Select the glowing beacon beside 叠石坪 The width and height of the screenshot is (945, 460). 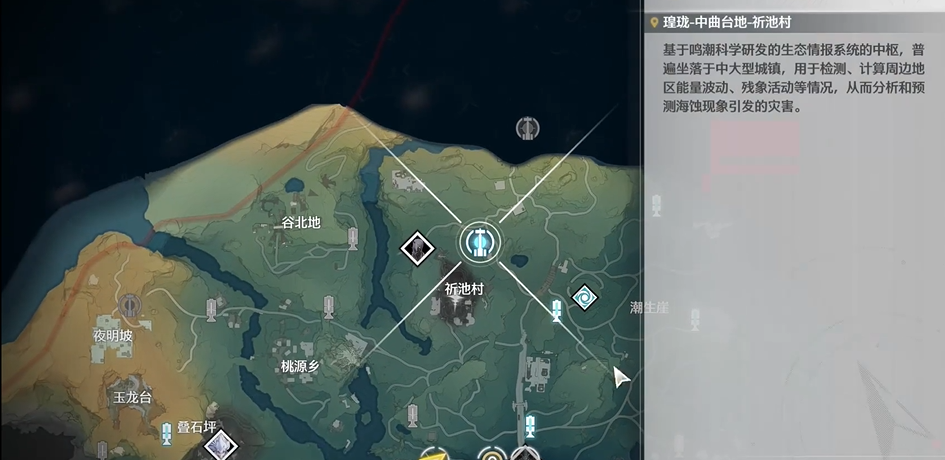click(x=166, y=432)
